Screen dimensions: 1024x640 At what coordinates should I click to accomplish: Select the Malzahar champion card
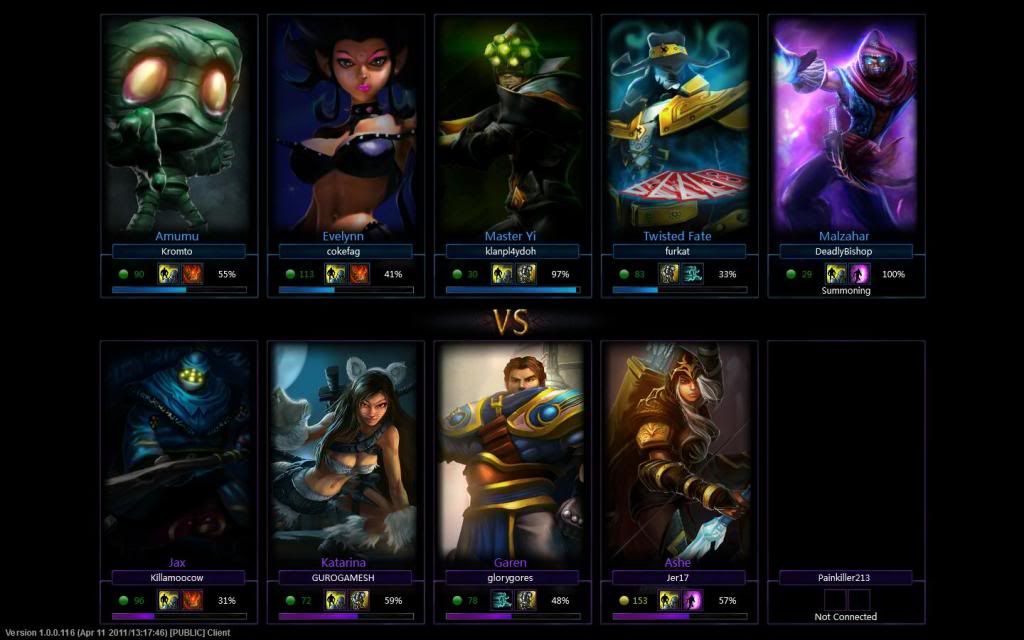(846, 125)
